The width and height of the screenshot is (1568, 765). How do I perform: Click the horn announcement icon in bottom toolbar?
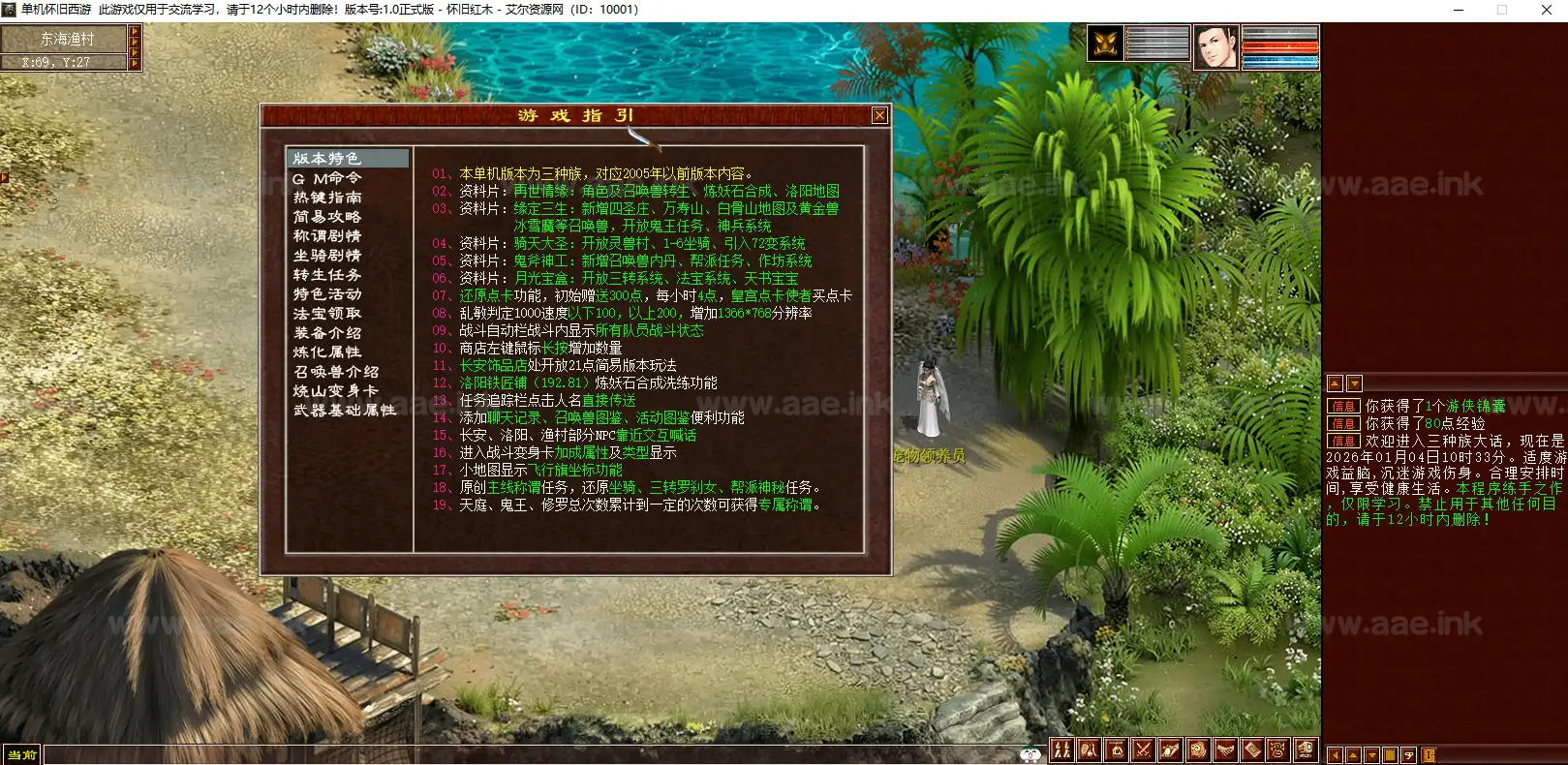(x=1170, y=750)
